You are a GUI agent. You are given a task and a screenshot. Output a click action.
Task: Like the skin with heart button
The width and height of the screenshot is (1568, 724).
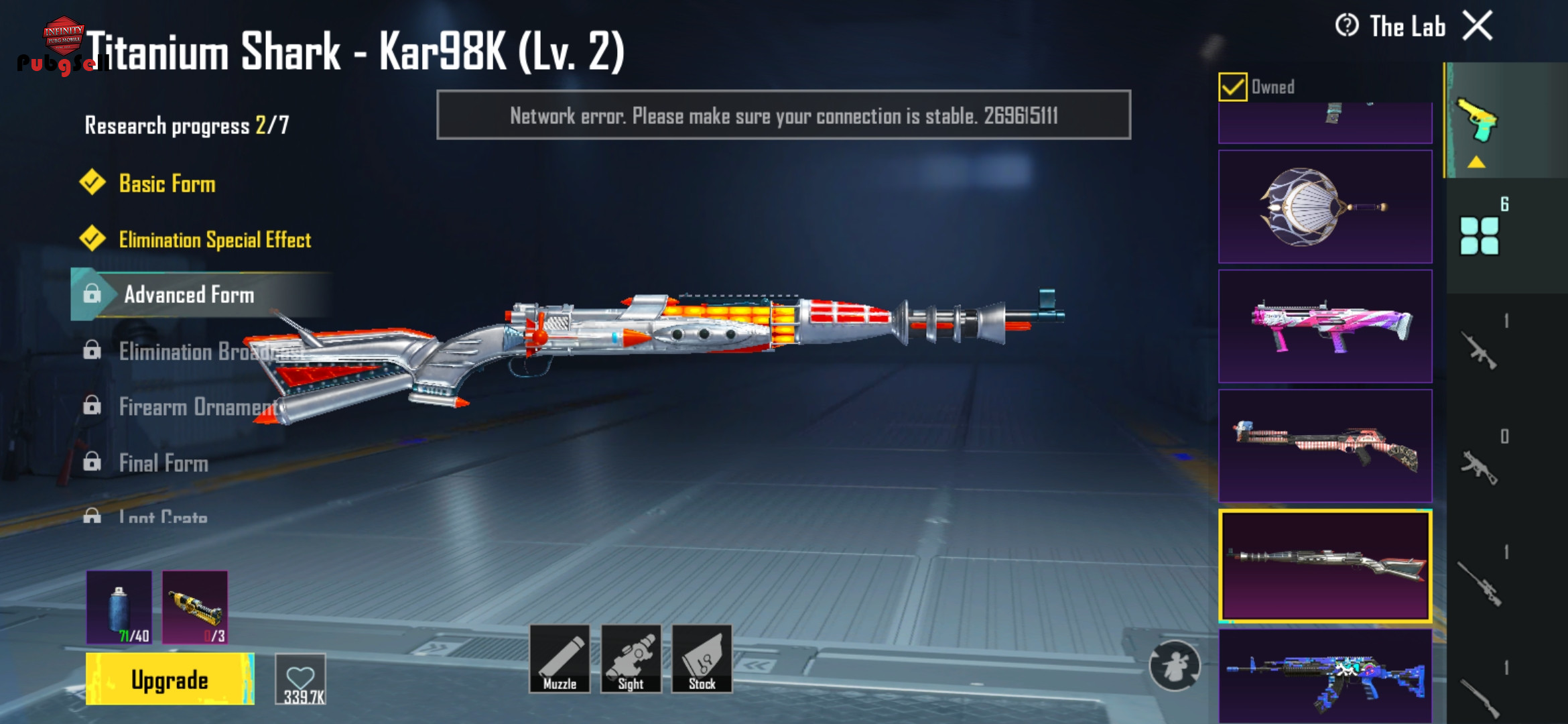point(301,679)
